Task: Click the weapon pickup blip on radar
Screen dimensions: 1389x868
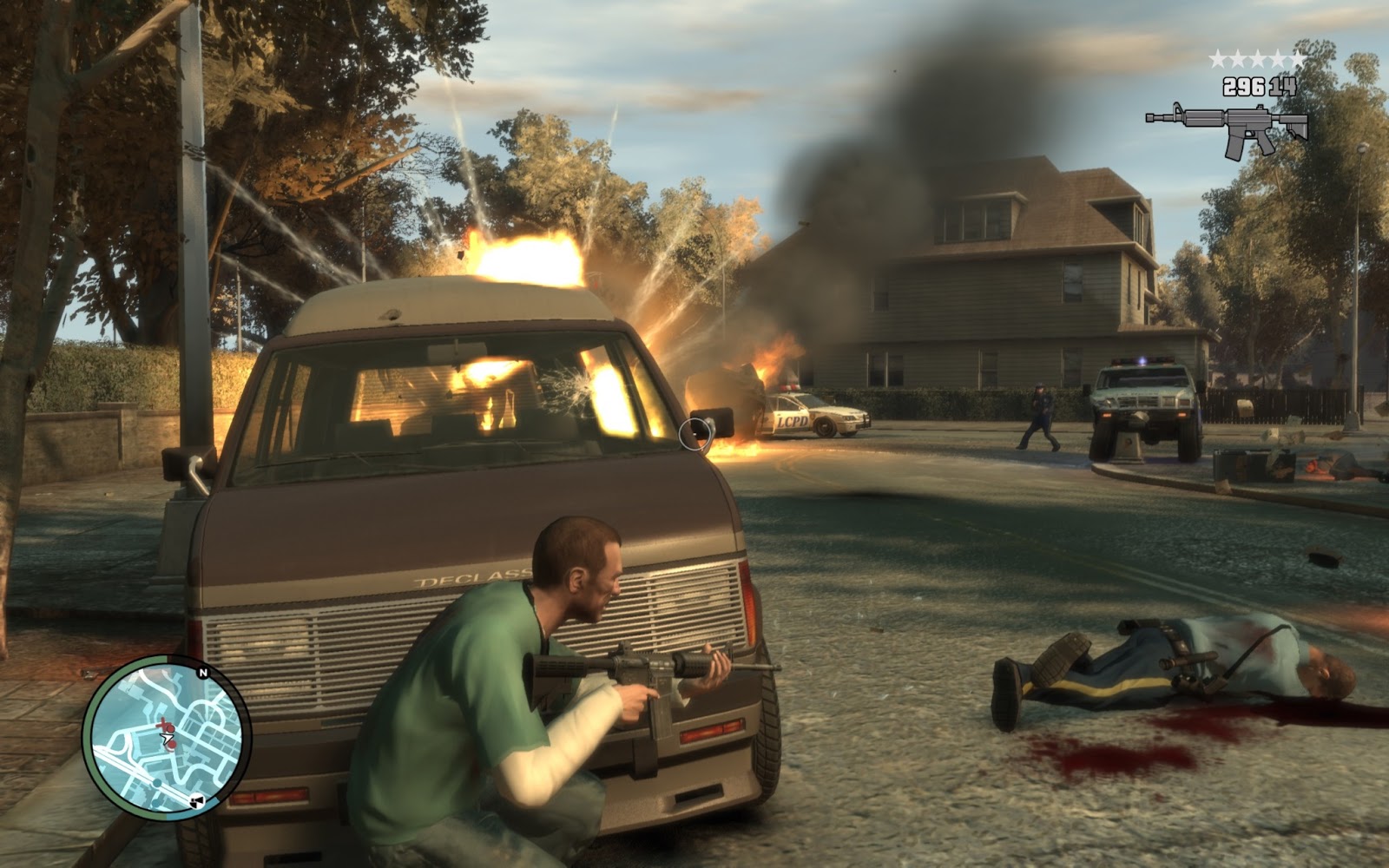Action: [196, 800]
